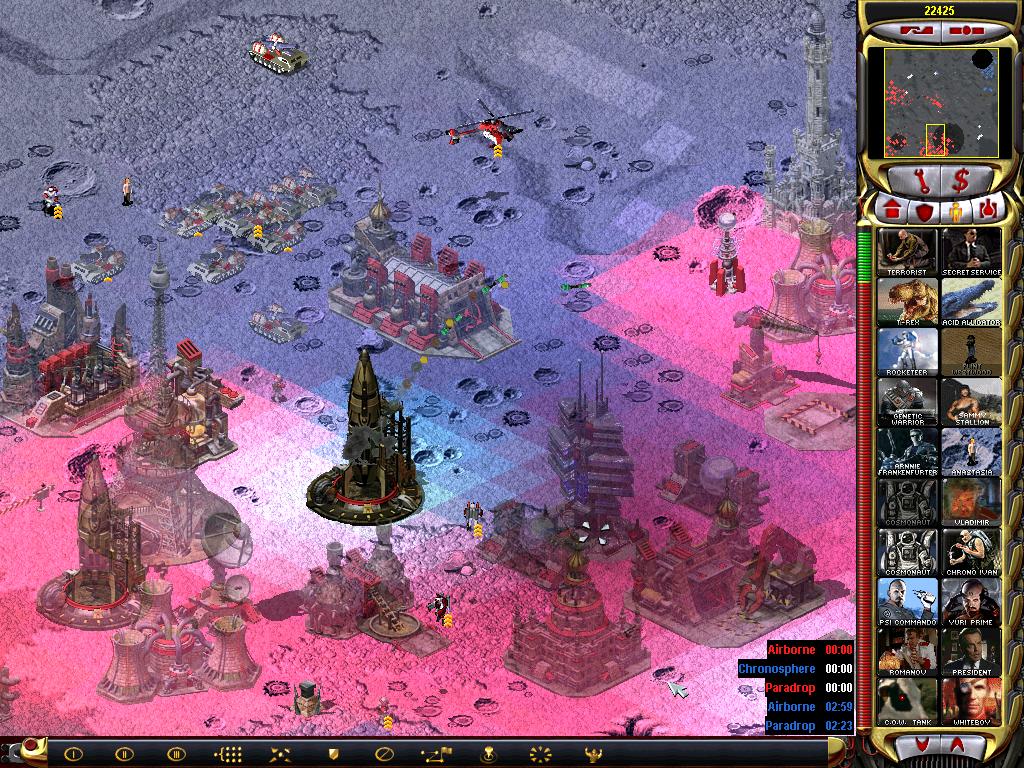Build Yuri Prime
Screen dimensions: 1024x768
[970, 602]
